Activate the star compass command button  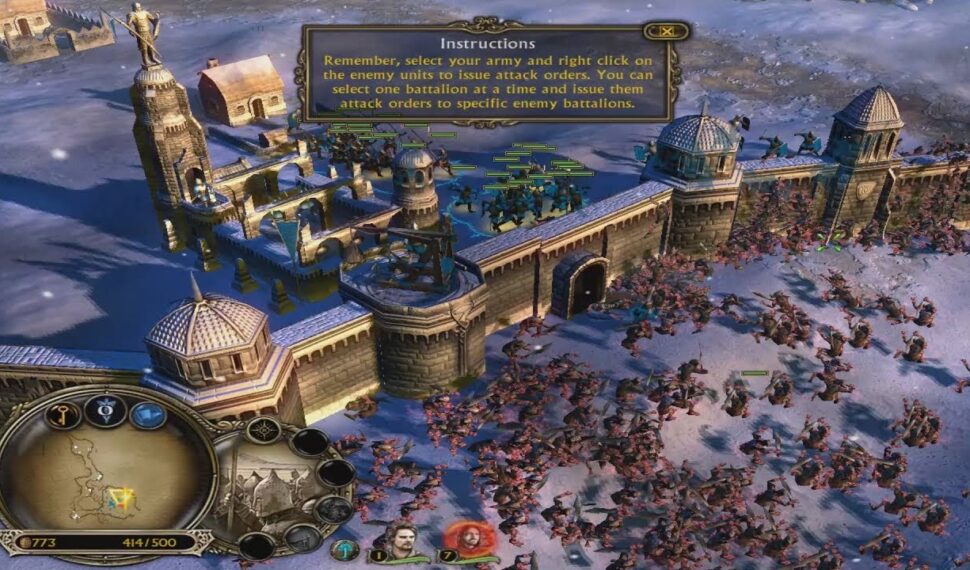coord(263,431)
